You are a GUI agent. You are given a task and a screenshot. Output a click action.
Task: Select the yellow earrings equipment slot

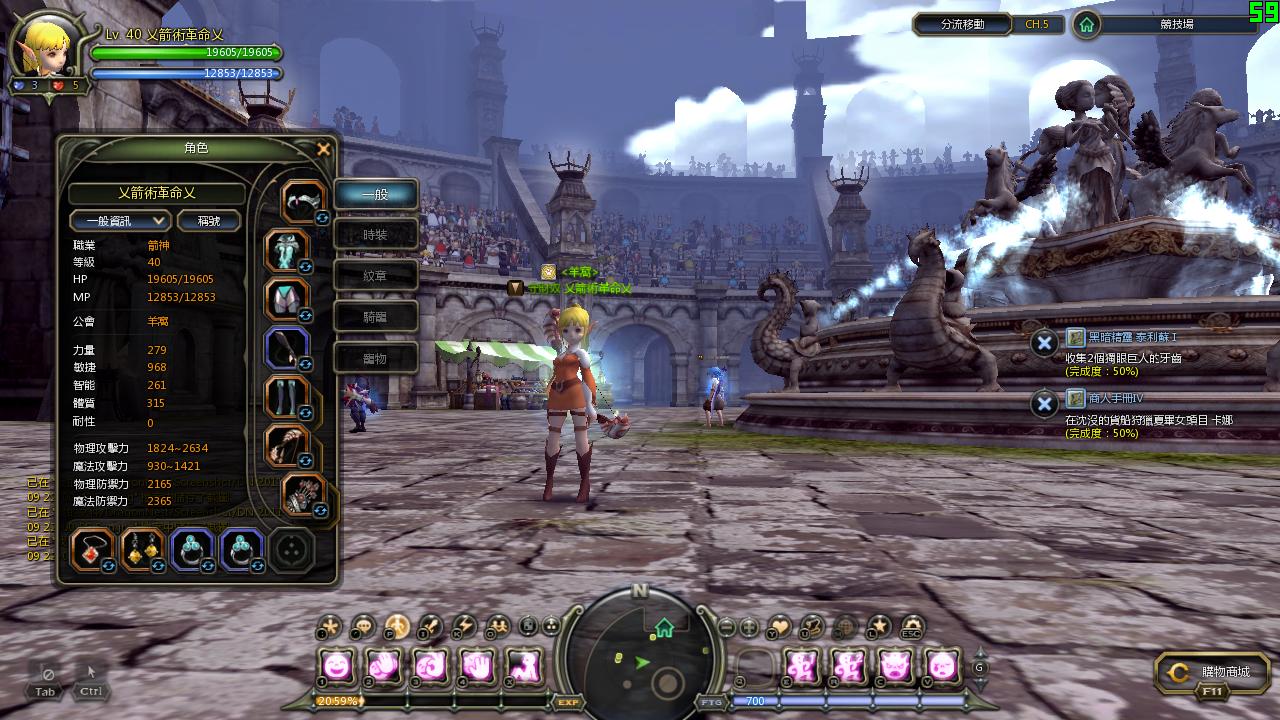[142, 549]
